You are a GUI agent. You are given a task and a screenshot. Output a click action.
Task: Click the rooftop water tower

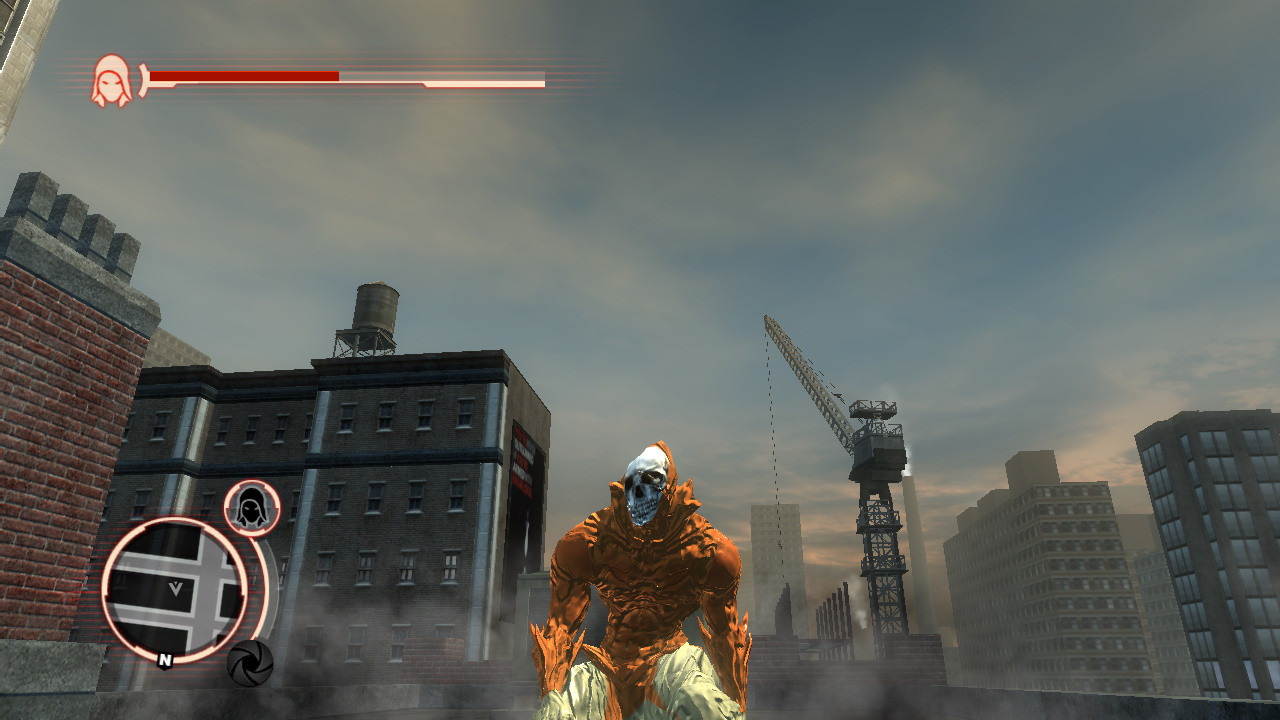[375, 310]
